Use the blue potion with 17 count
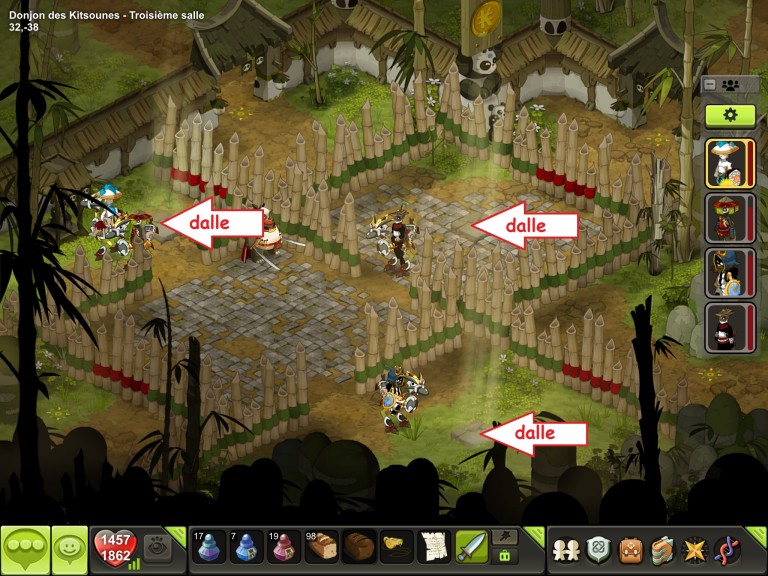The height and width of the screenshot is (576, 768). pos(208,547)
